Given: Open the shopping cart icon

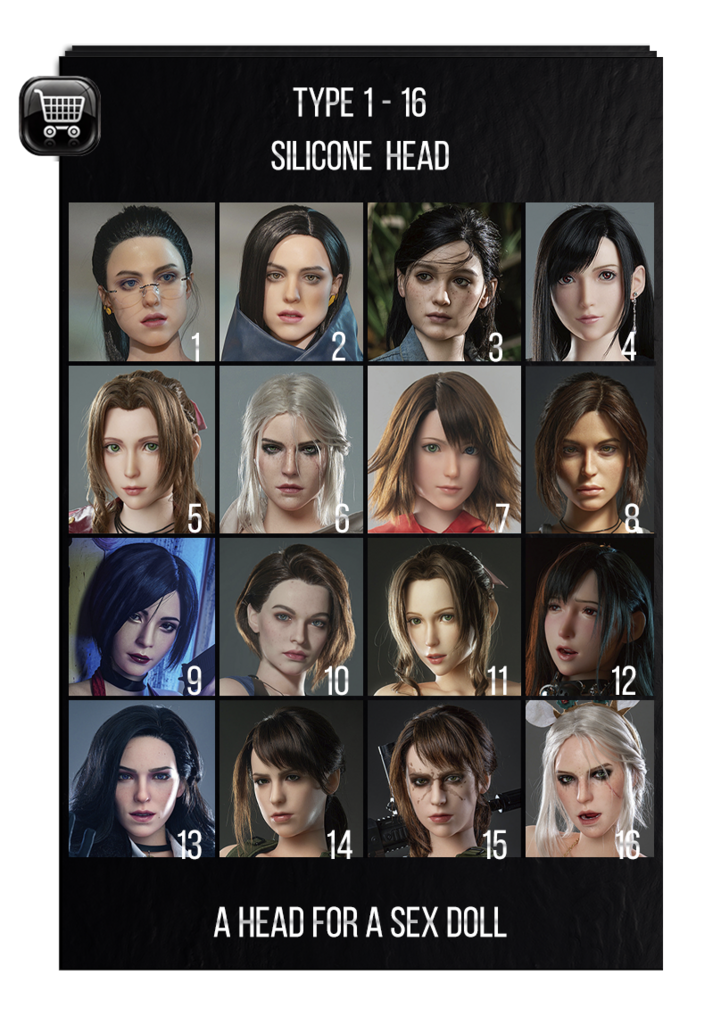Looking at the screenshot, I should (59, 116).
